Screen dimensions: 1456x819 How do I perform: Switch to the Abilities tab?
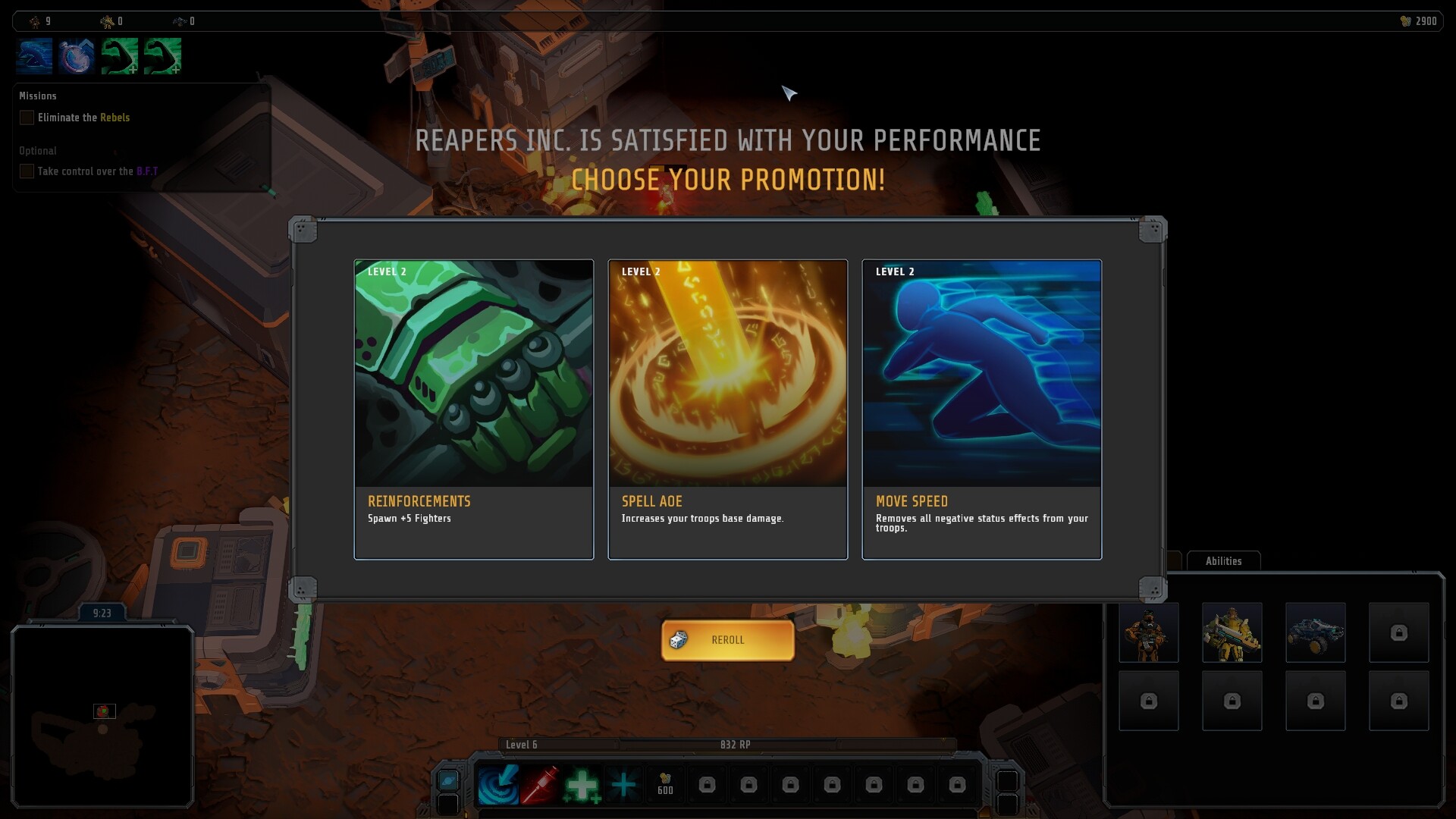coord(1223,561)
